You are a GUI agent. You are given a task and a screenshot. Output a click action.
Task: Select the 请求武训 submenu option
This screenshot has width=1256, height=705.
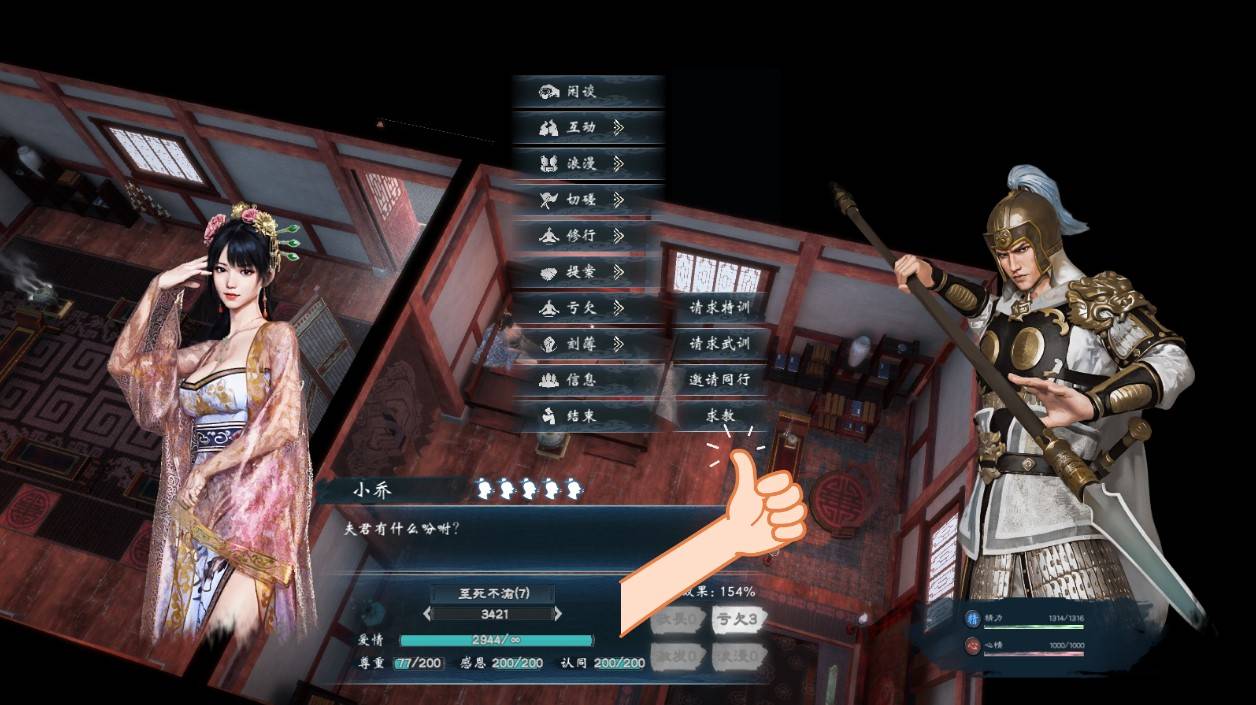click(x=720, y=343)
